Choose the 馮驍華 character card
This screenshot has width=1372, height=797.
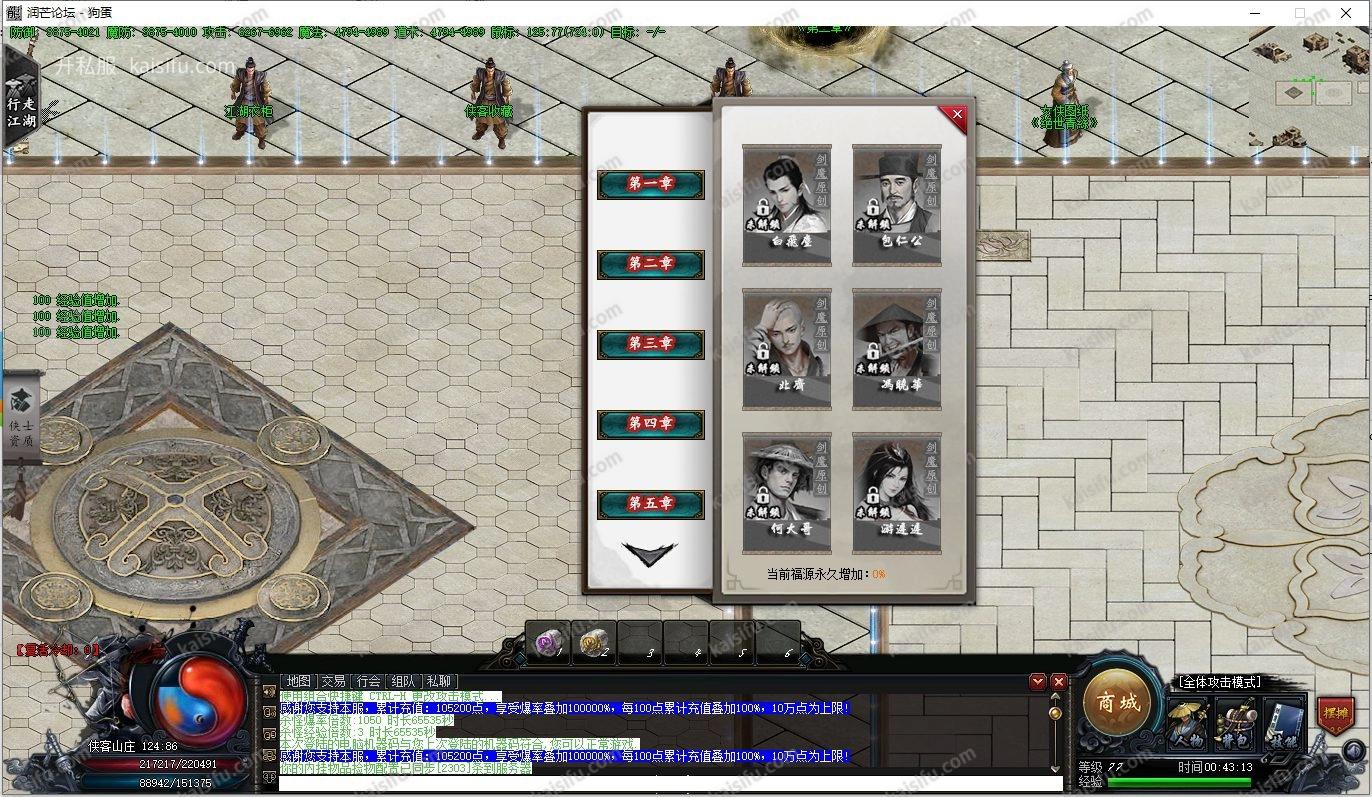[896, 349]
